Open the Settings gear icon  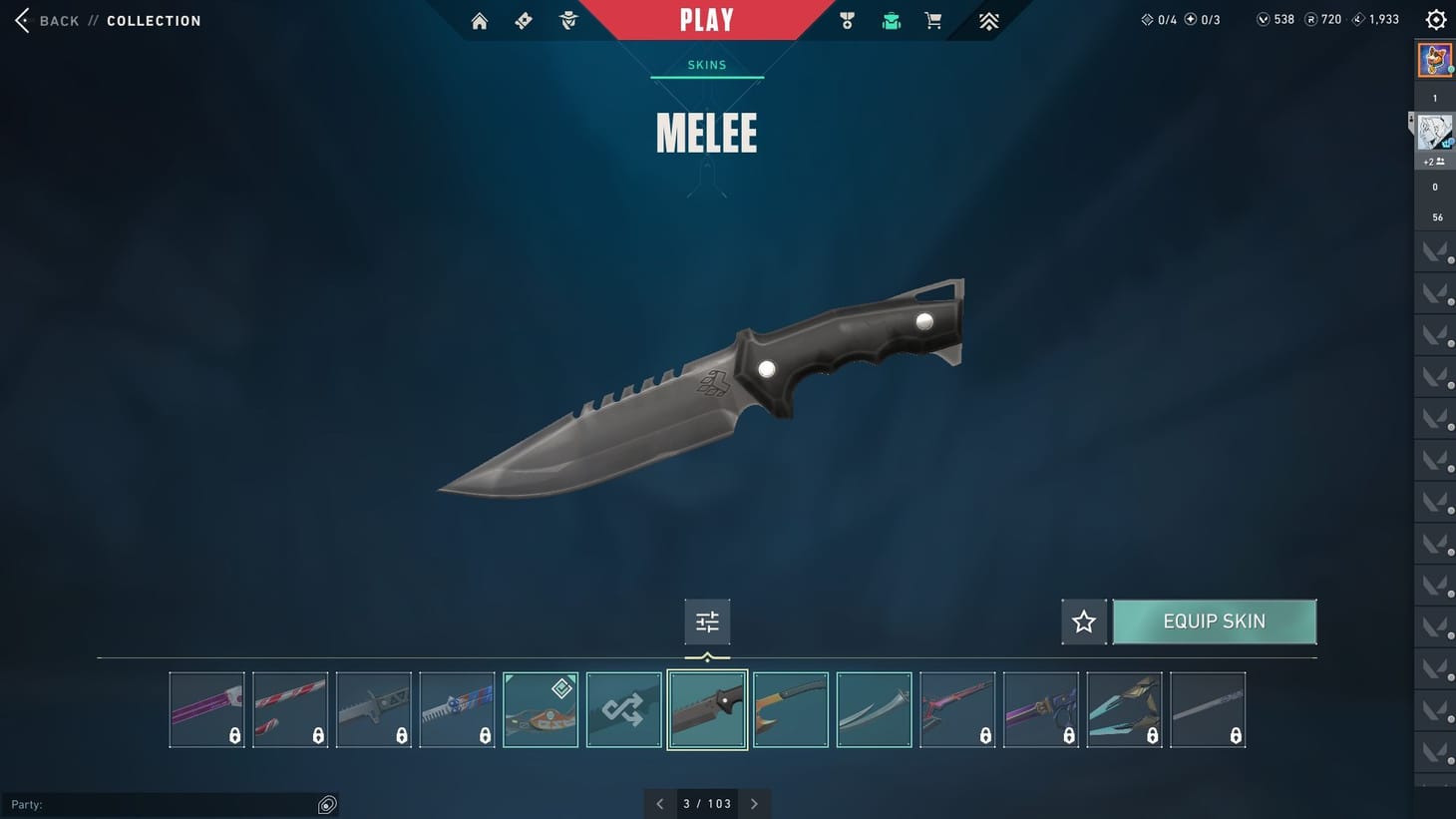(x=1435, y=18)
